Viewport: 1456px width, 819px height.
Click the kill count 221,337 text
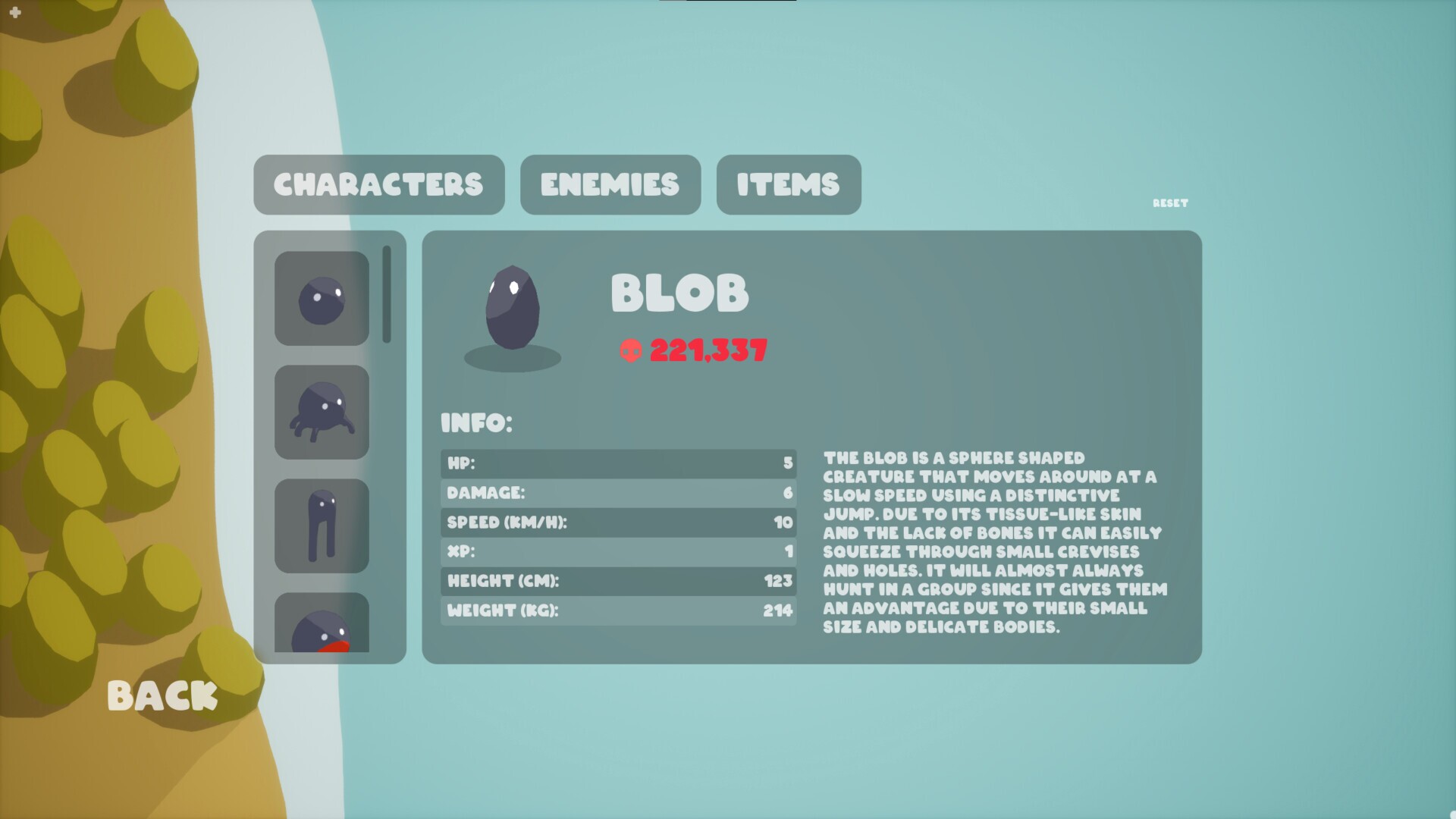(x=708, y=350)
